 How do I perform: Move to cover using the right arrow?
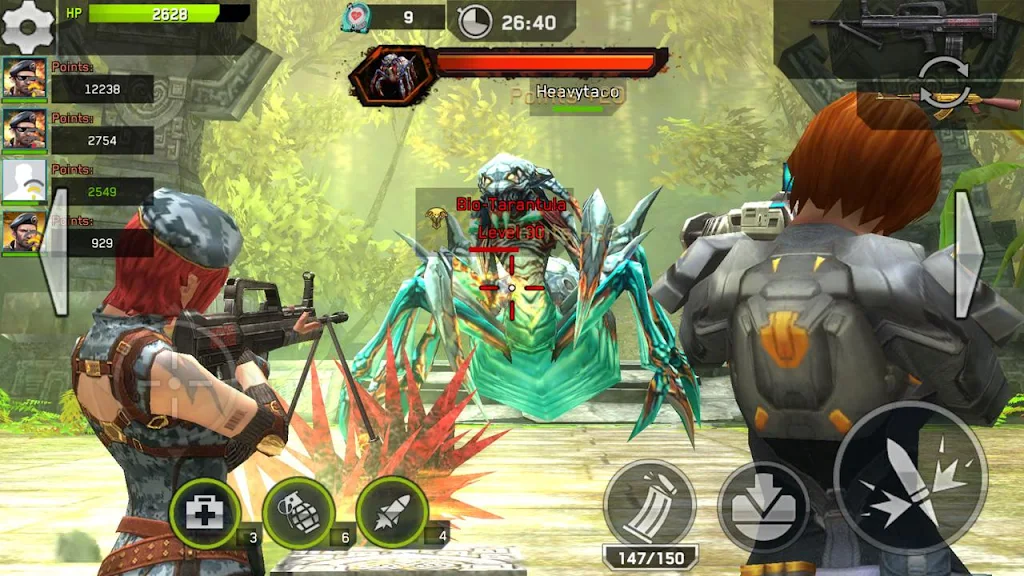click(968, 254)
